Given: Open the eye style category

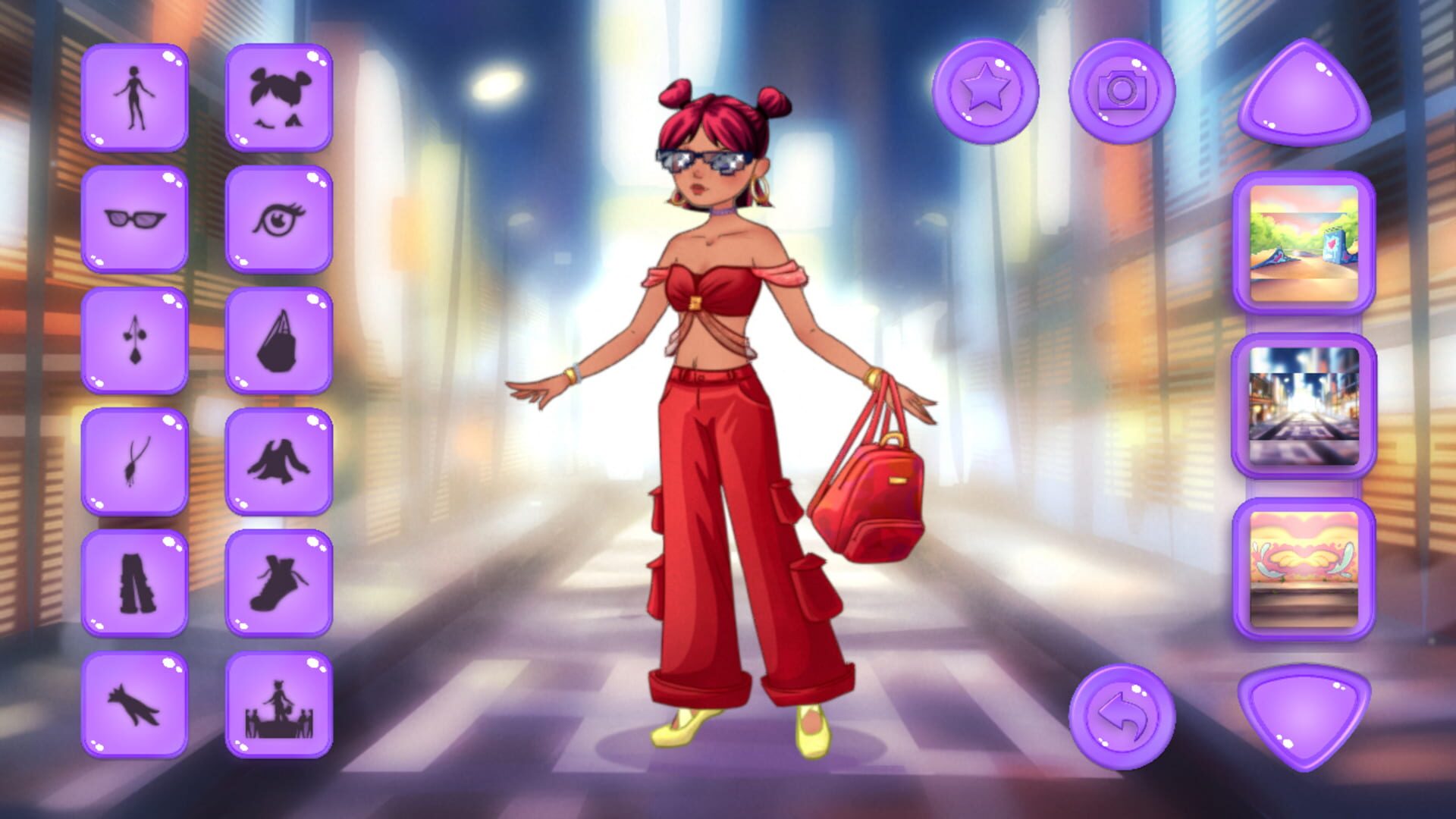Looking at the screenshot, I should [x=279, y=218].
